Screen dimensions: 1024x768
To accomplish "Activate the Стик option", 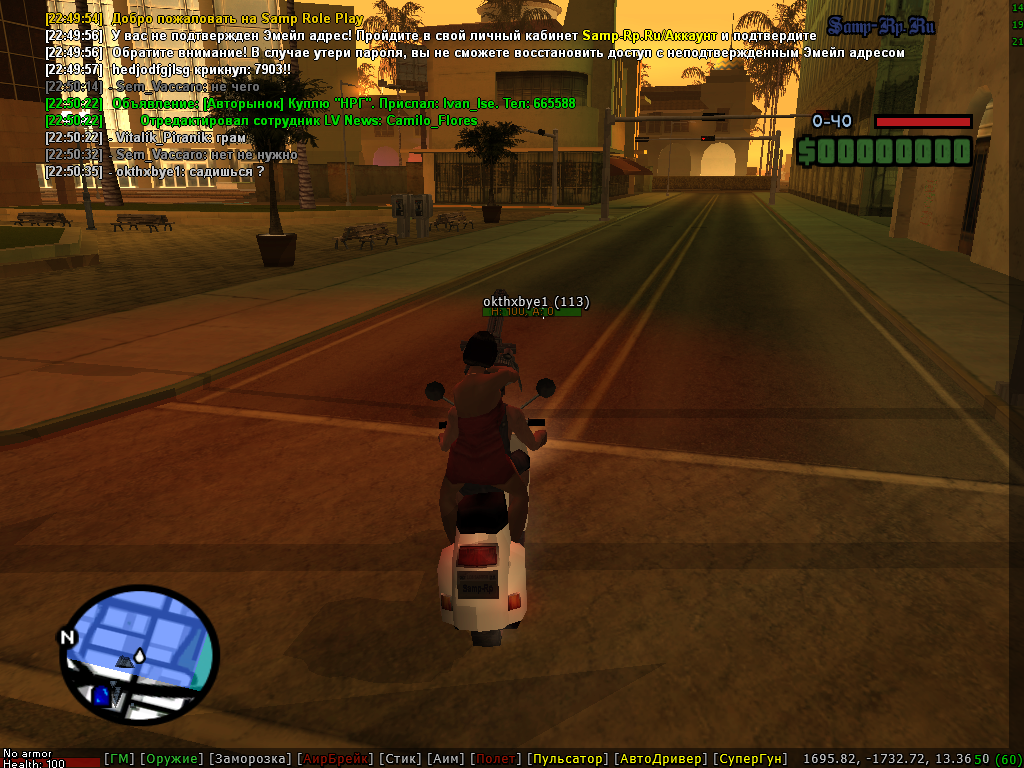I will click(399, 760).
